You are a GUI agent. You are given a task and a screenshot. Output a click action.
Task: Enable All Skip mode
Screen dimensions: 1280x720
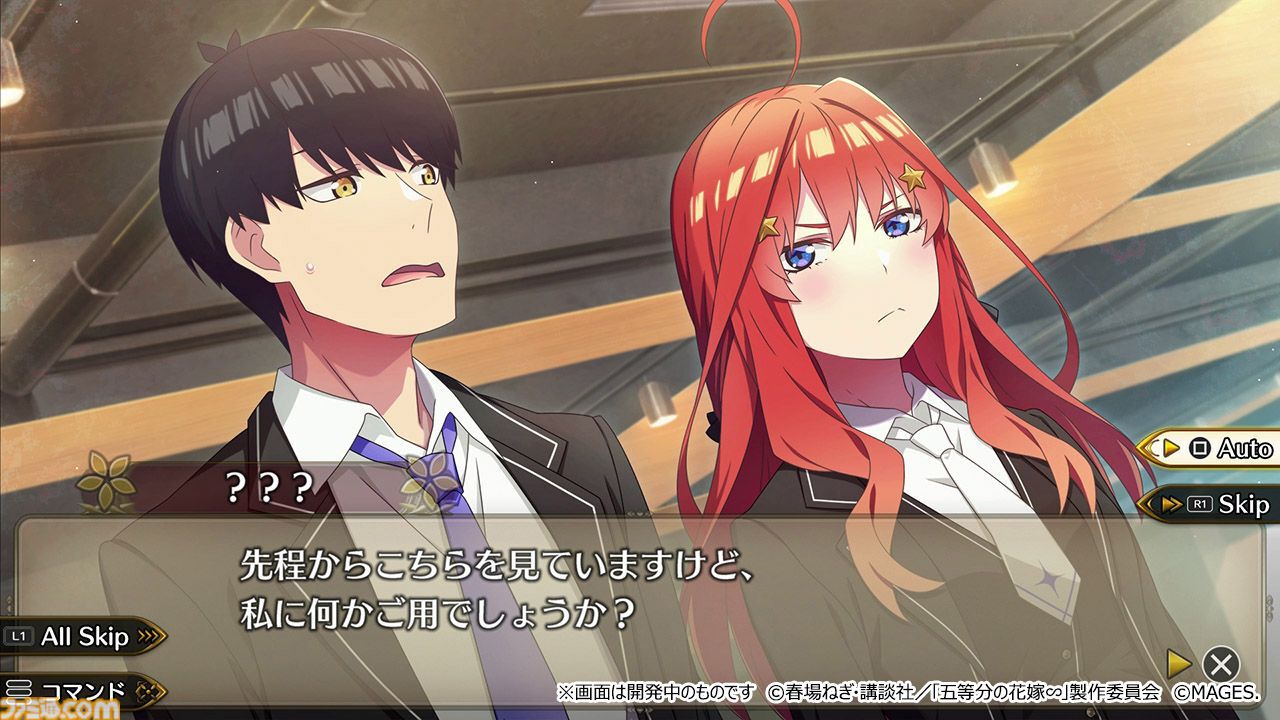click(85, 637)
